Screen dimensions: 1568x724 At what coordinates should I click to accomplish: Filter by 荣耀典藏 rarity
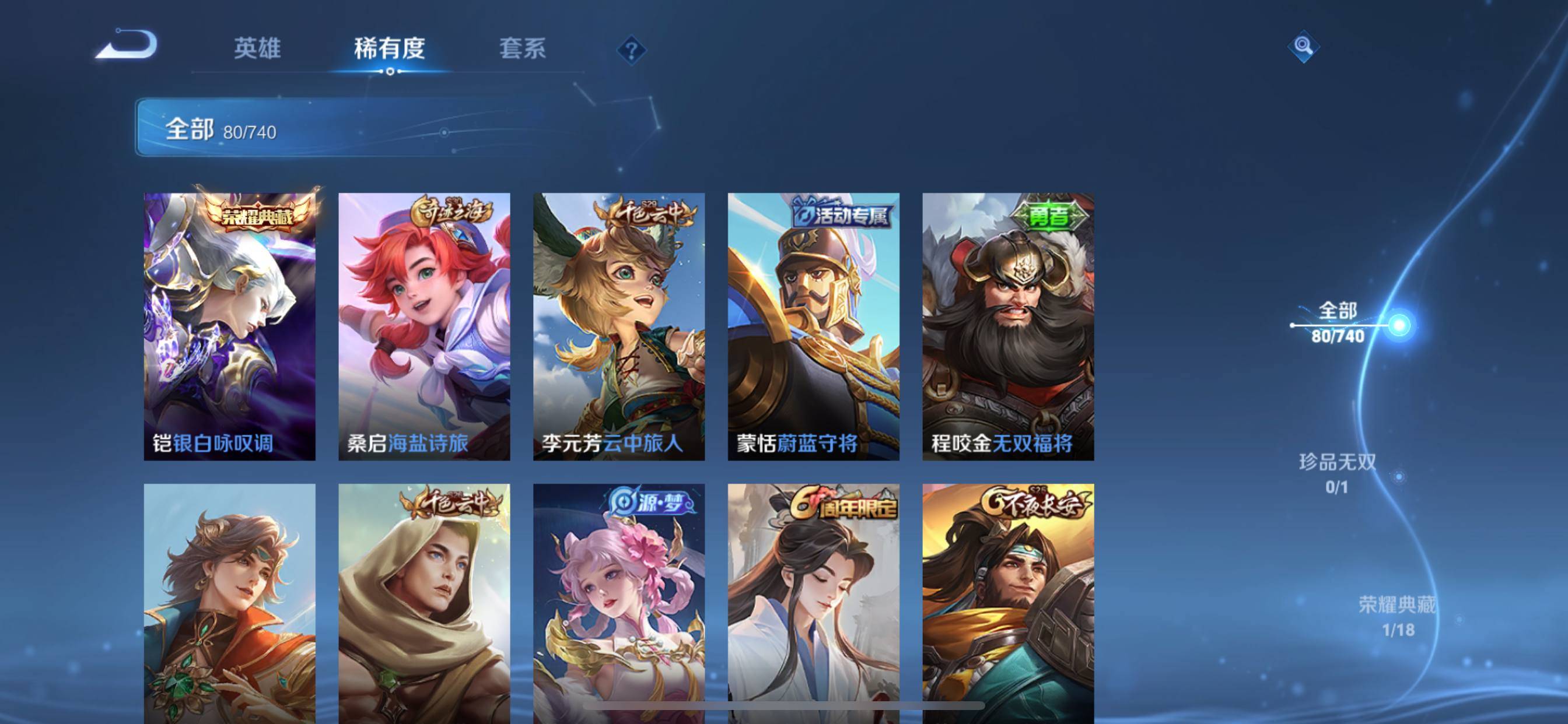(1397, 616)
